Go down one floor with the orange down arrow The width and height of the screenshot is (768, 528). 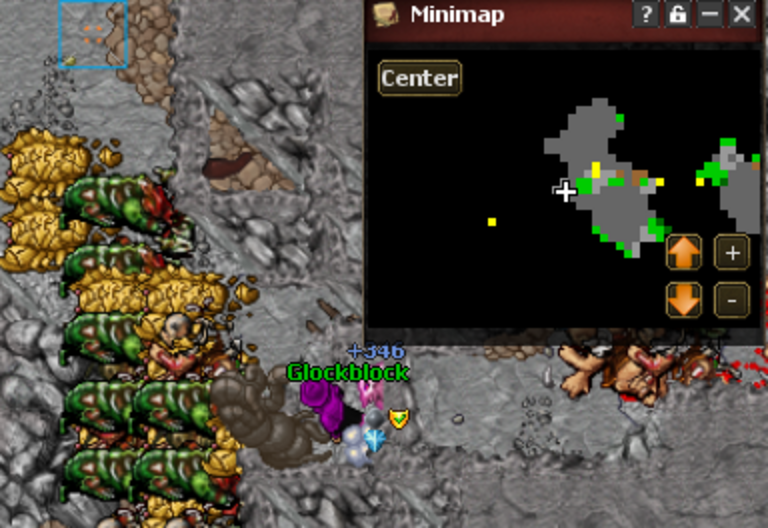click(x=684, y=299)
